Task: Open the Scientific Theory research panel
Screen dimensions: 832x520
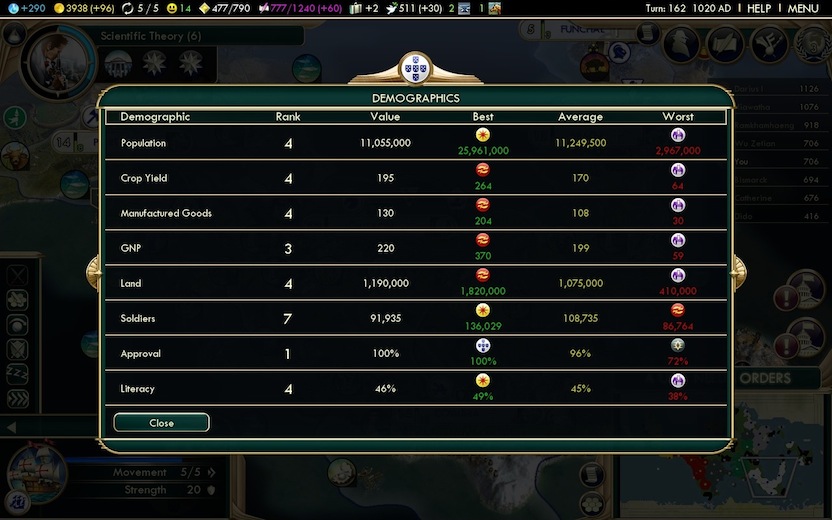Action: pos(150,36)
